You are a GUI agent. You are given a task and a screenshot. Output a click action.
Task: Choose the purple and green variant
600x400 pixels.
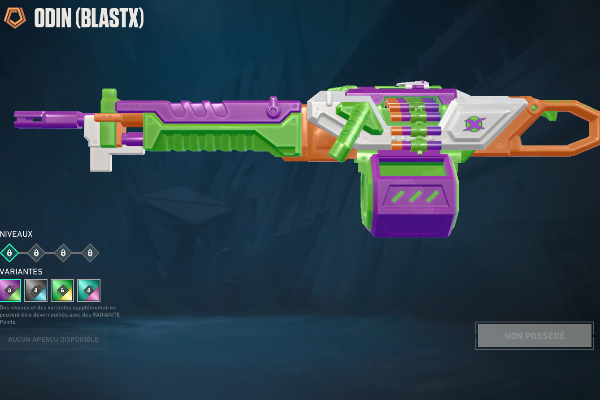tap(10, 290)
